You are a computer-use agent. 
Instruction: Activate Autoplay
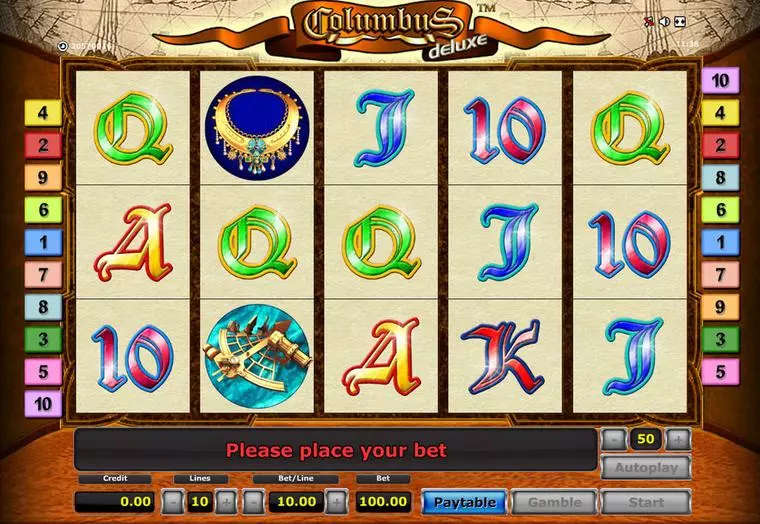[x=646, y=467]
